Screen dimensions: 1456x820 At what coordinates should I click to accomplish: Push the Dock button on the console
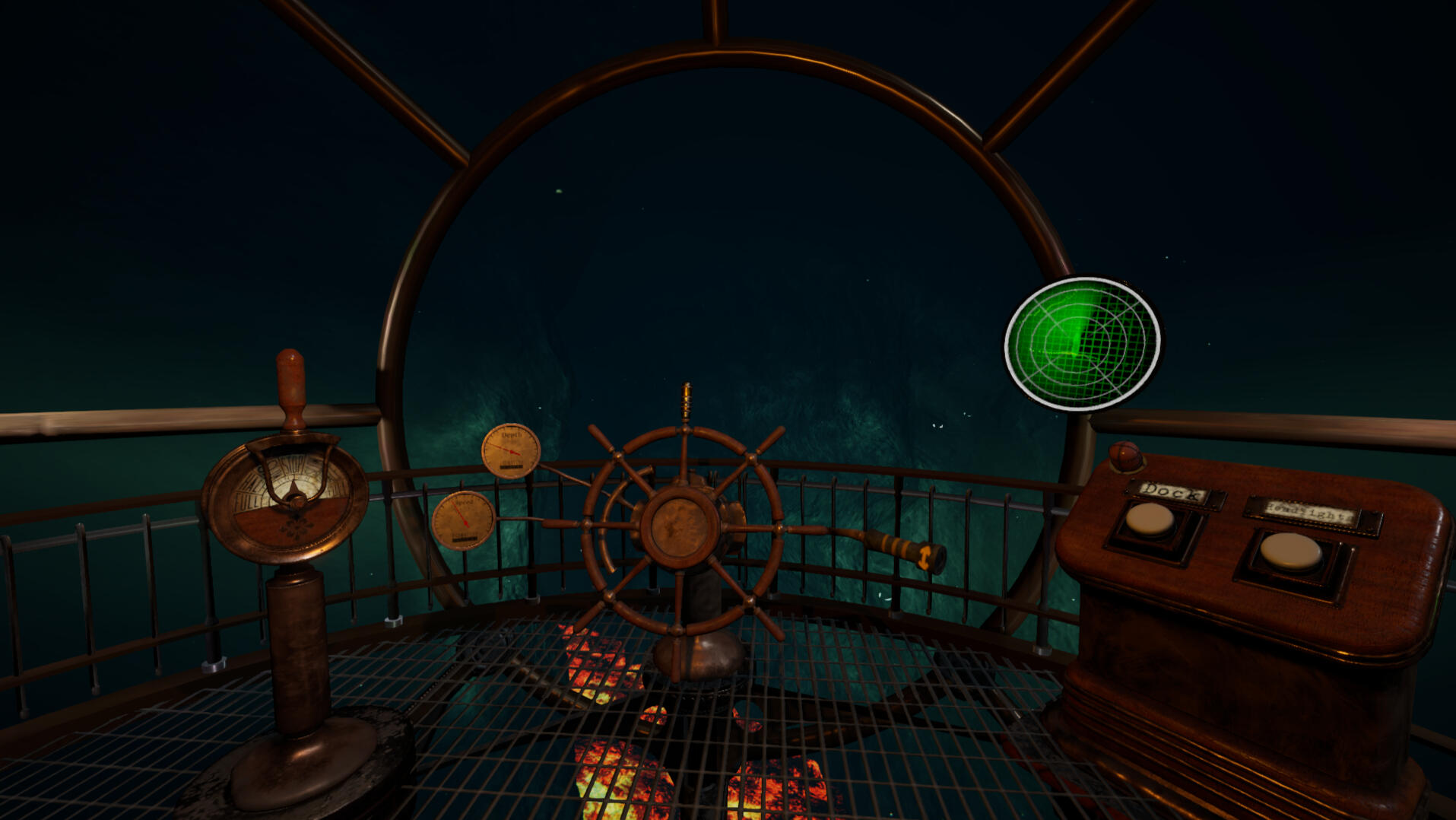tap(1150, 520)
